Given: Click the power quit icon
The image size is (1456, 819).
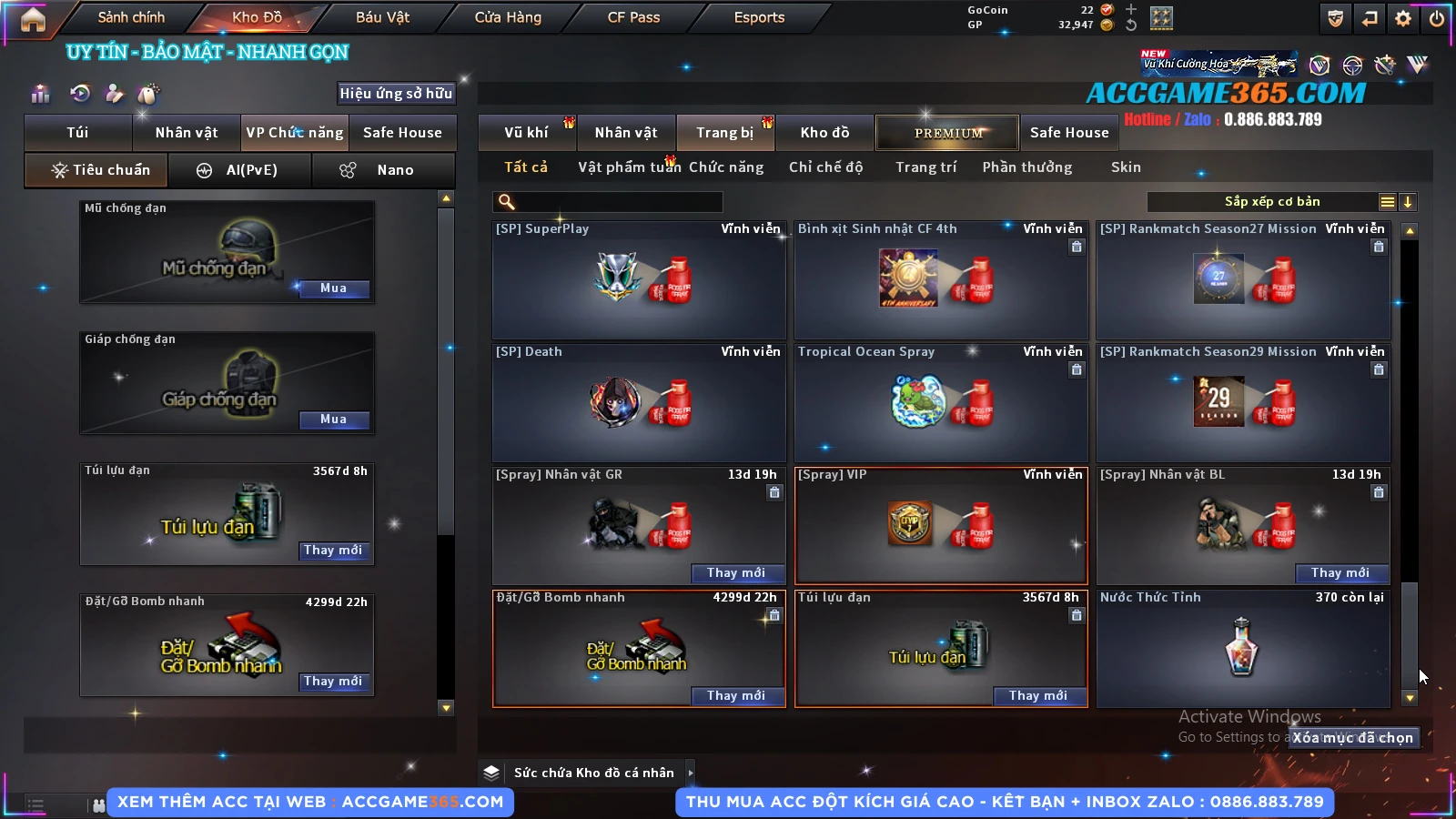Looking at the screenshot, I should (x=1437, y=18).
